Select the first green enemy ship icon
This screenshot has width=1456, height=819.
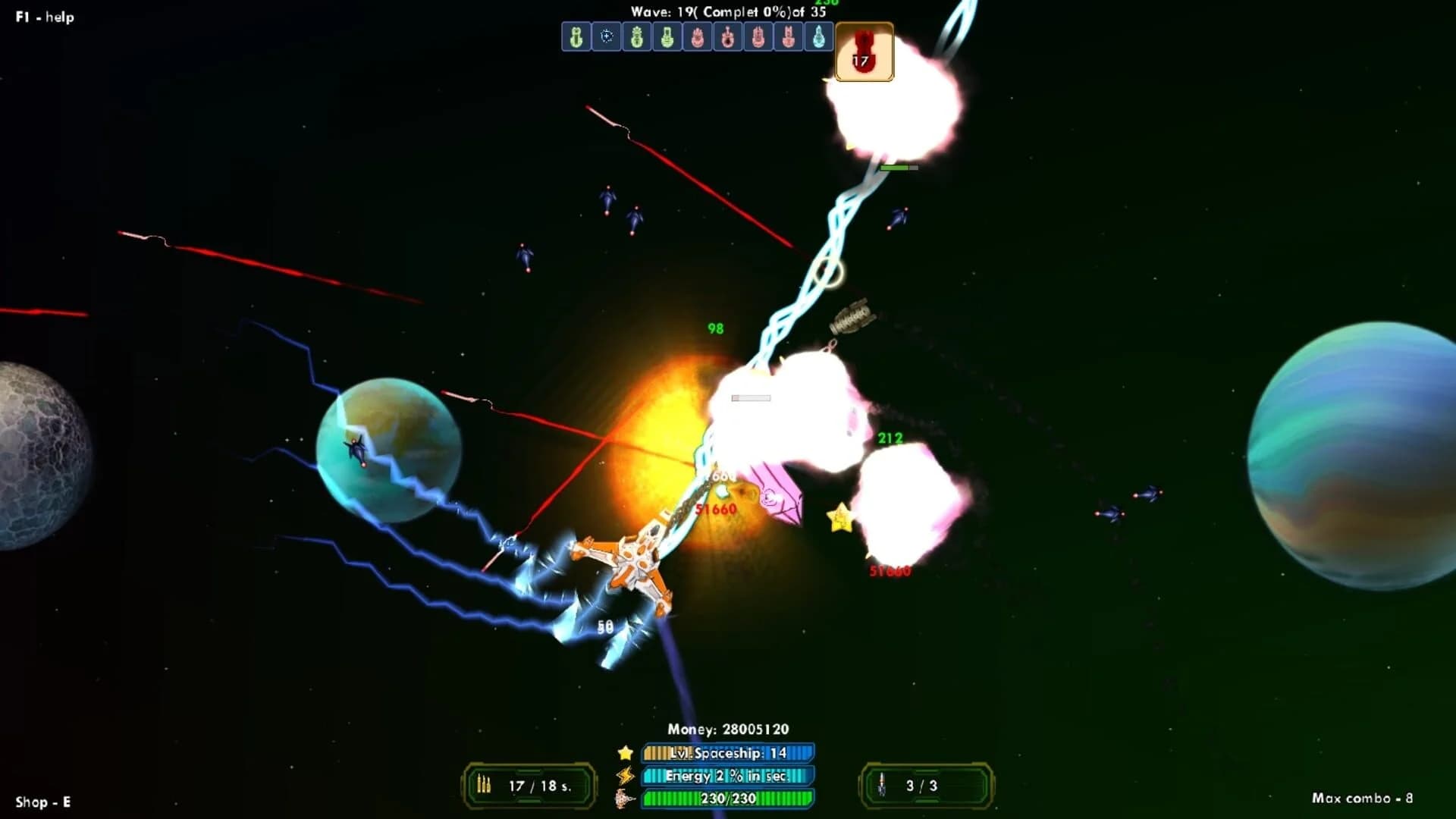(576, 38)
